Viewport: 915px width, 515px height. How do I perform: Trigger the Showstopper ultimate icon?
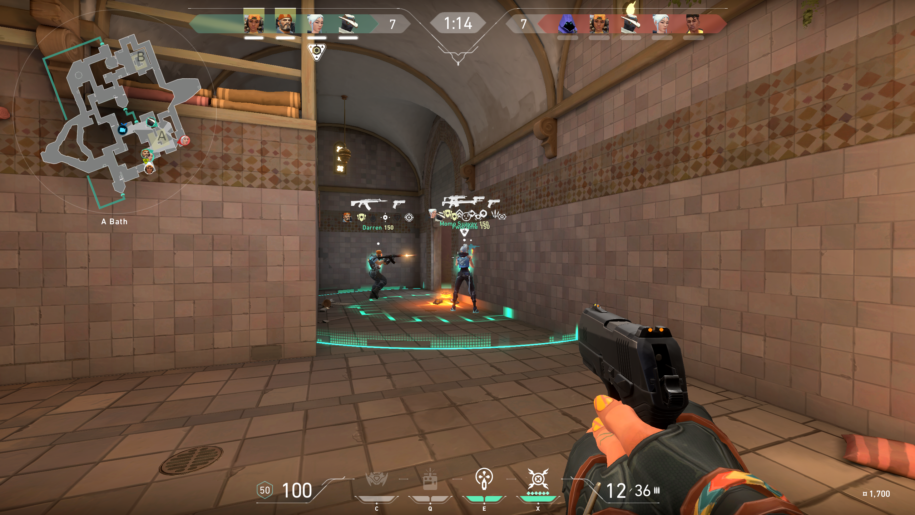[x=538, y=479]
